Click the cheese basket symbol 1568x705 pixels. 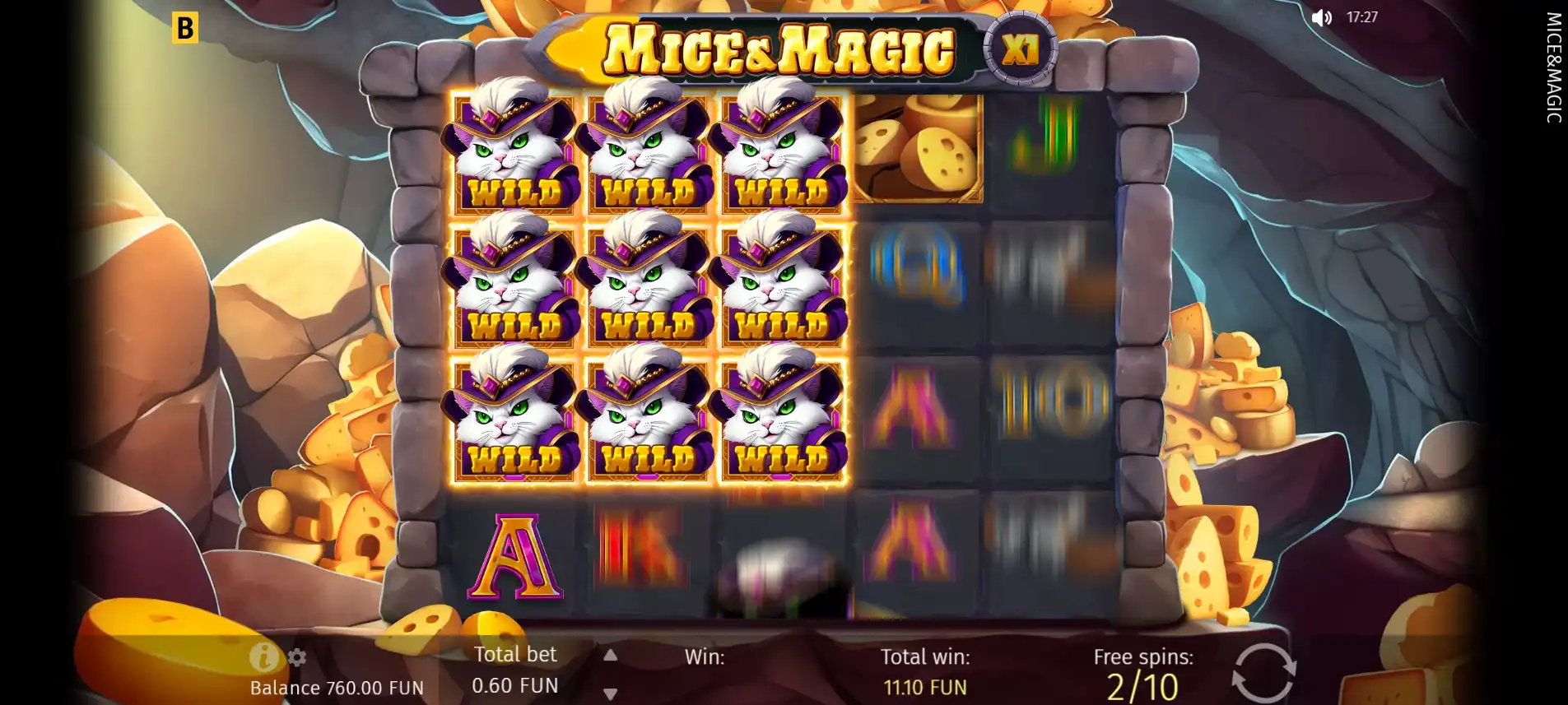point(916,148)
